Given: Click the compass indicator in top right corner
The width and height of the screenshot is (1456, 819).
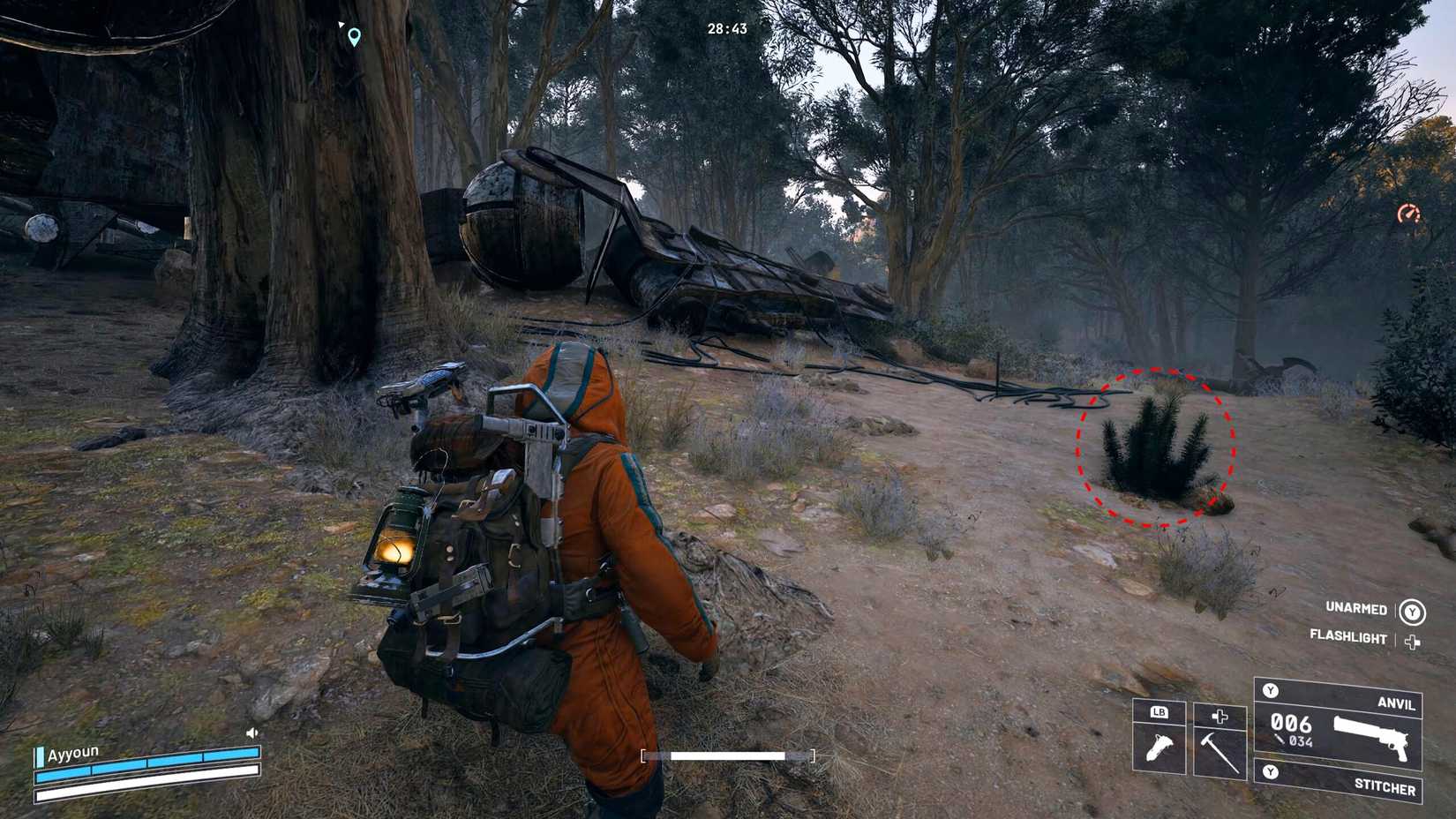Looking at the screenshot, I should [1411, 213].
